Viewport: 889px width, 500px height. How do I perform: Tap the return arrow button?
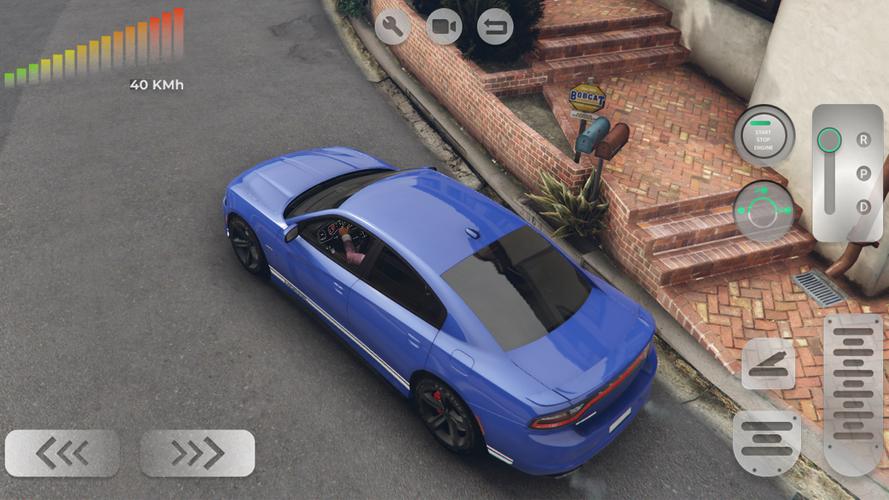(x=495, y=26)
